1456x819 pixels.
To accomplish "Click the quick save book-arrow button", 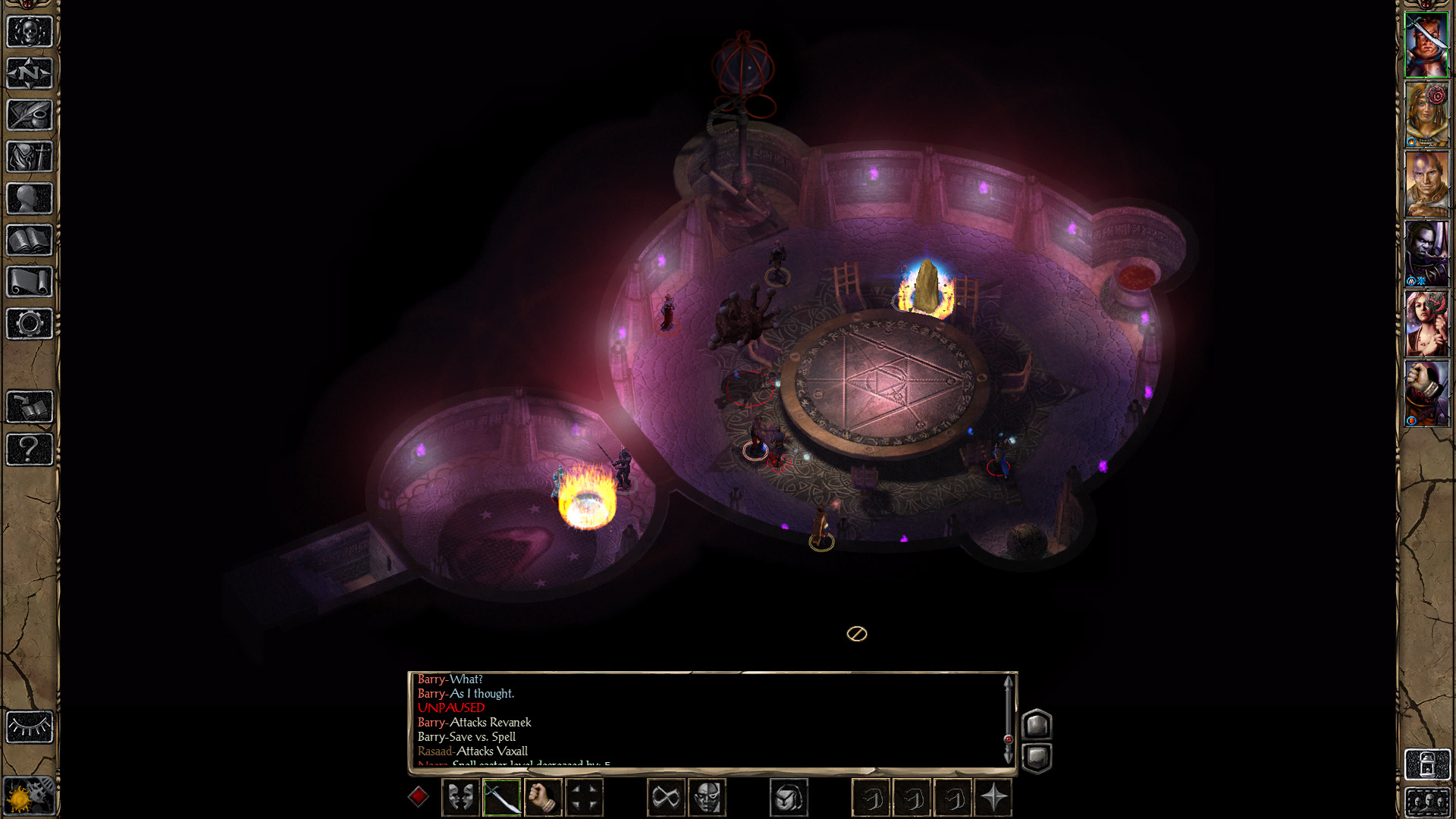I will 30,407.
